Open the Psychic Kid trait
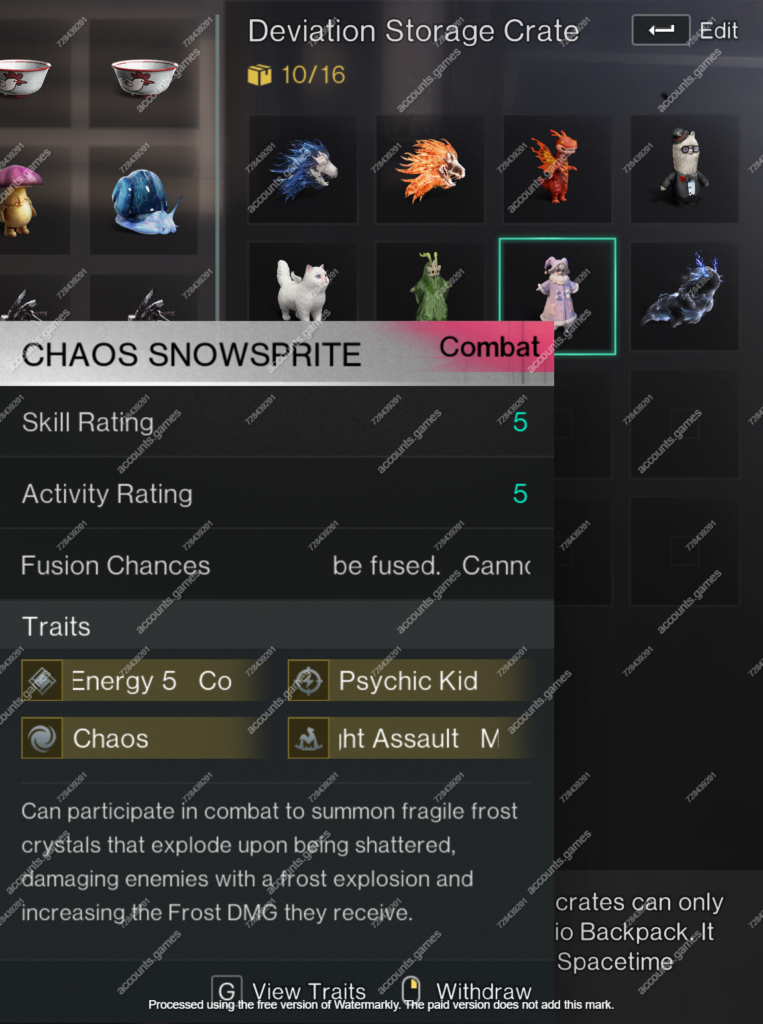763x1024 pixels. point(408,681)
